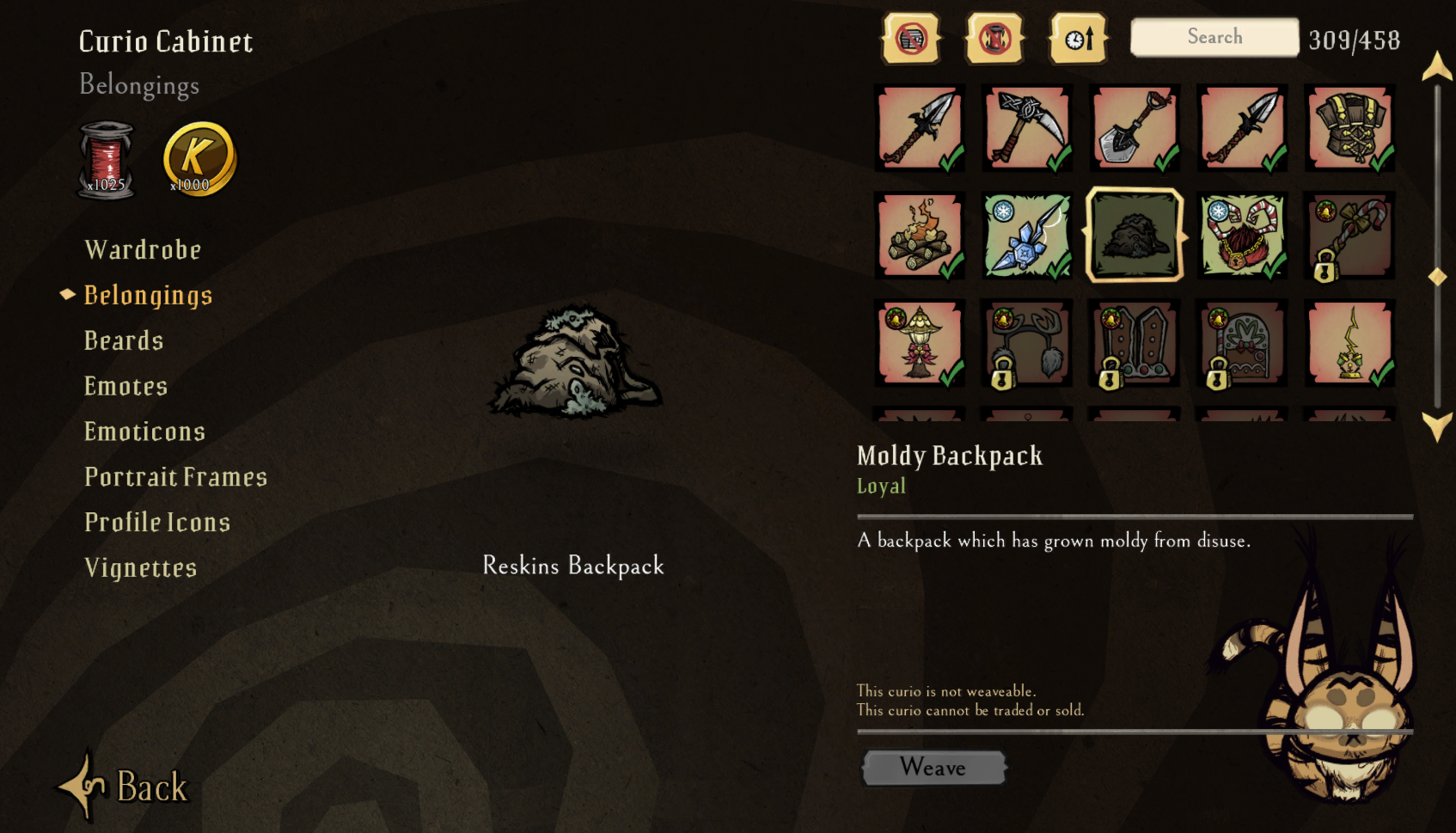Click inside the Search field

[1213, 37]
